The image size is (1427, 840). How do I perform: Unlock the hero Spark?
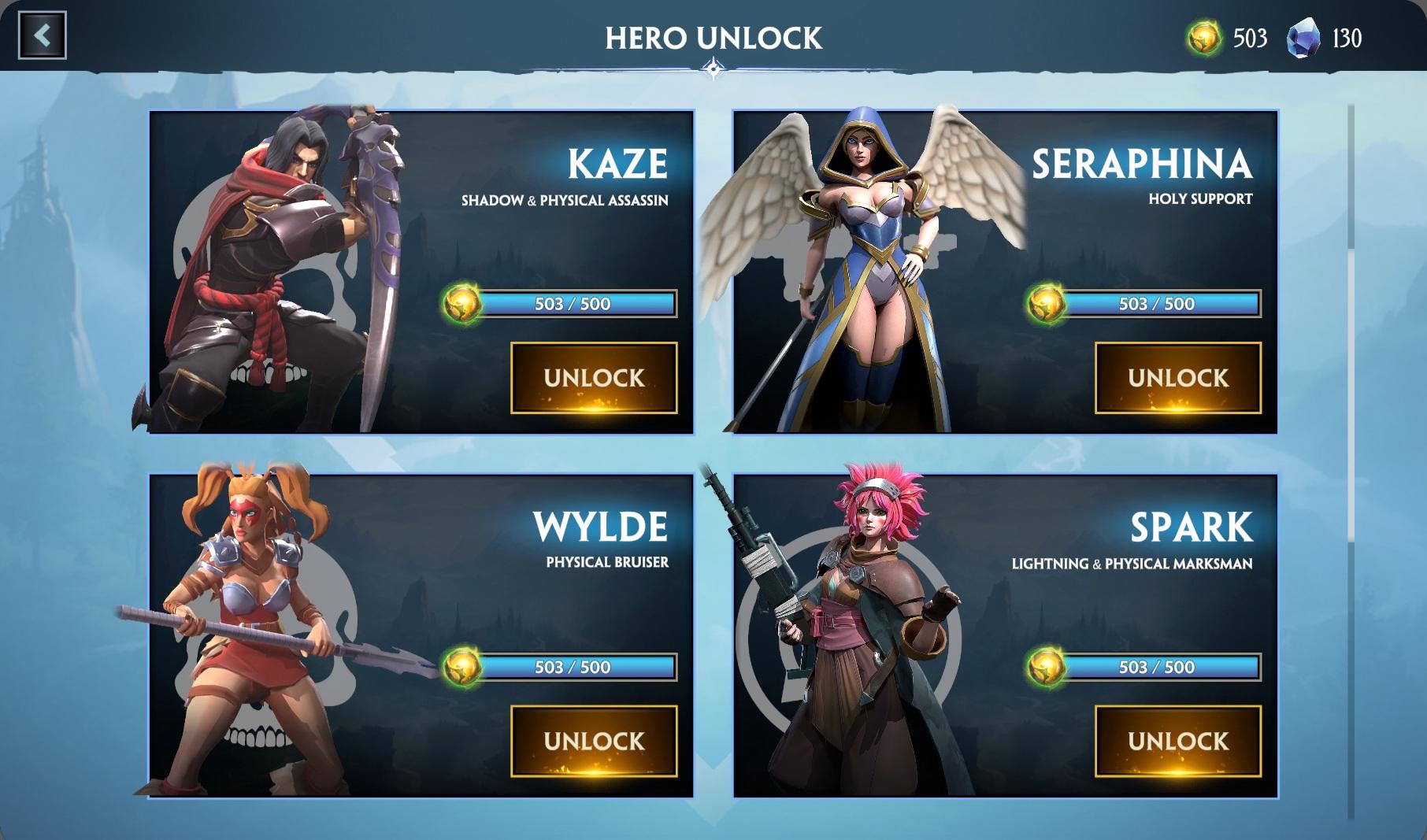click(x=1177, y=741)
